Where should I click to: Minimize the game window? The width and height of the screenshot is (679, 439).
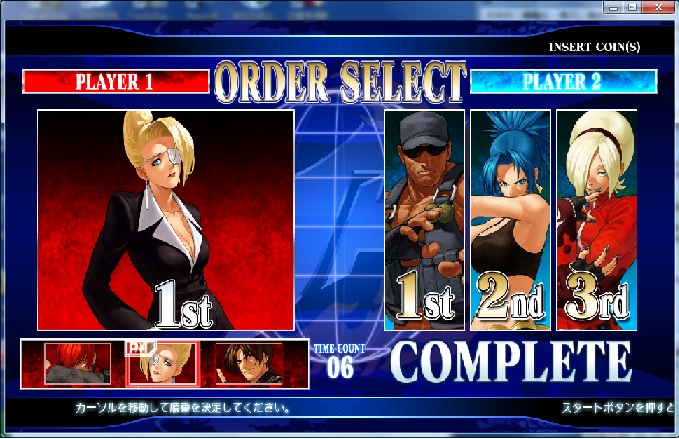[612, 8]
